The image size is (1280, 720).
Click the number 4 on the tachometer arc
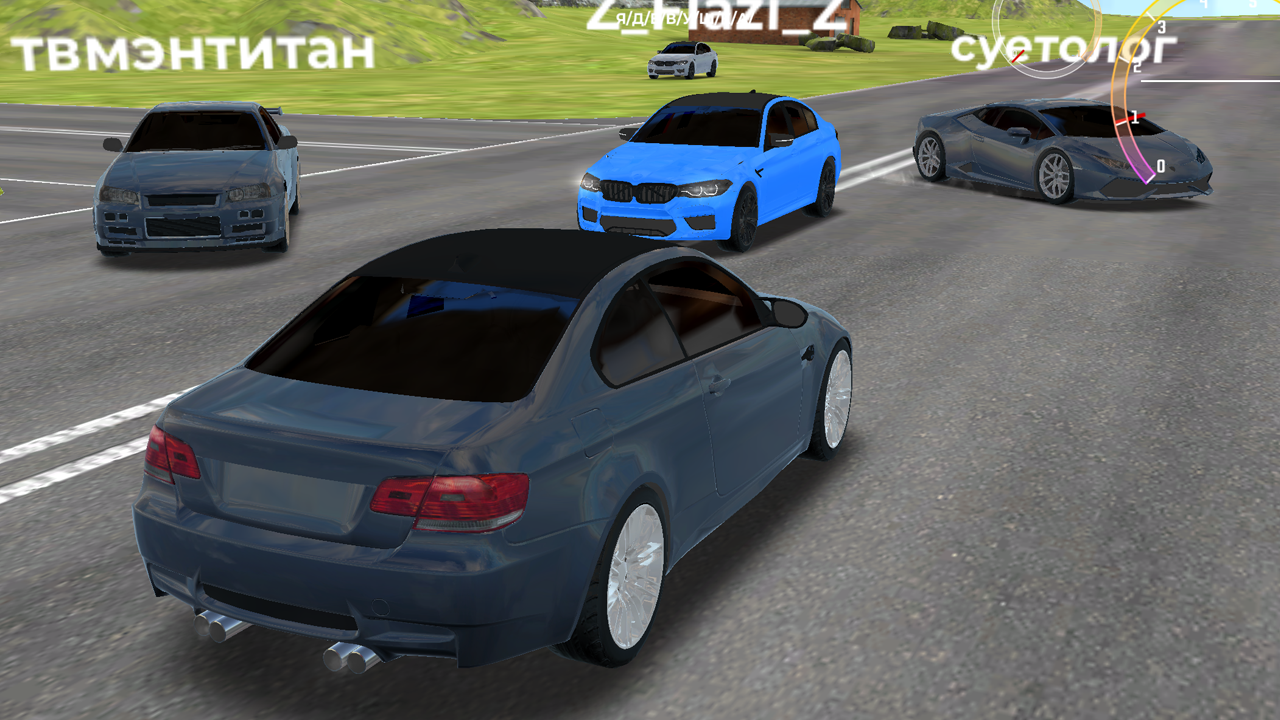pyautogui.click(x=1205, y=4)
